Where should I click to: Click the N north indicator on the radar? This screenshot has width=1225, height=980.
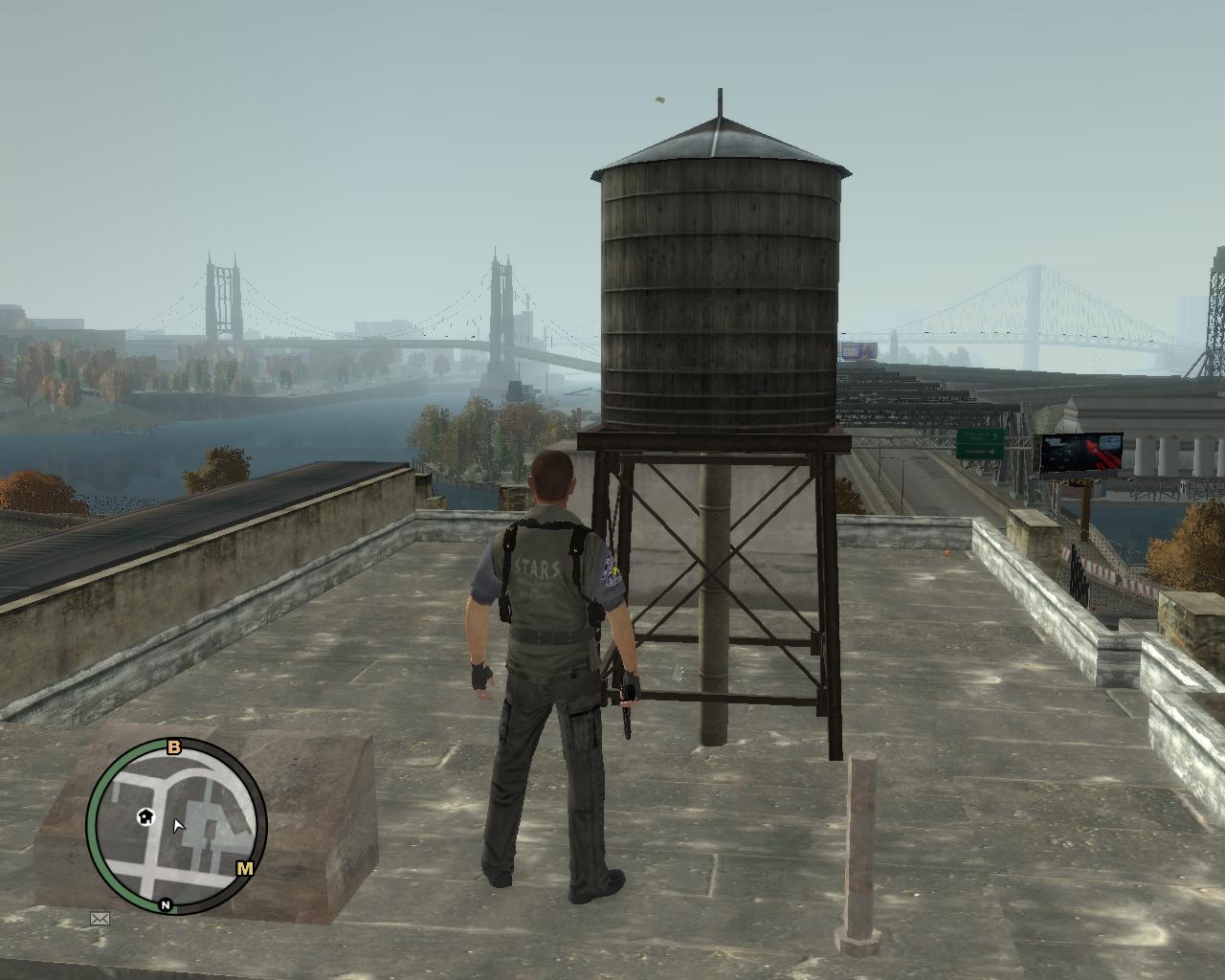tap(166, 904)
